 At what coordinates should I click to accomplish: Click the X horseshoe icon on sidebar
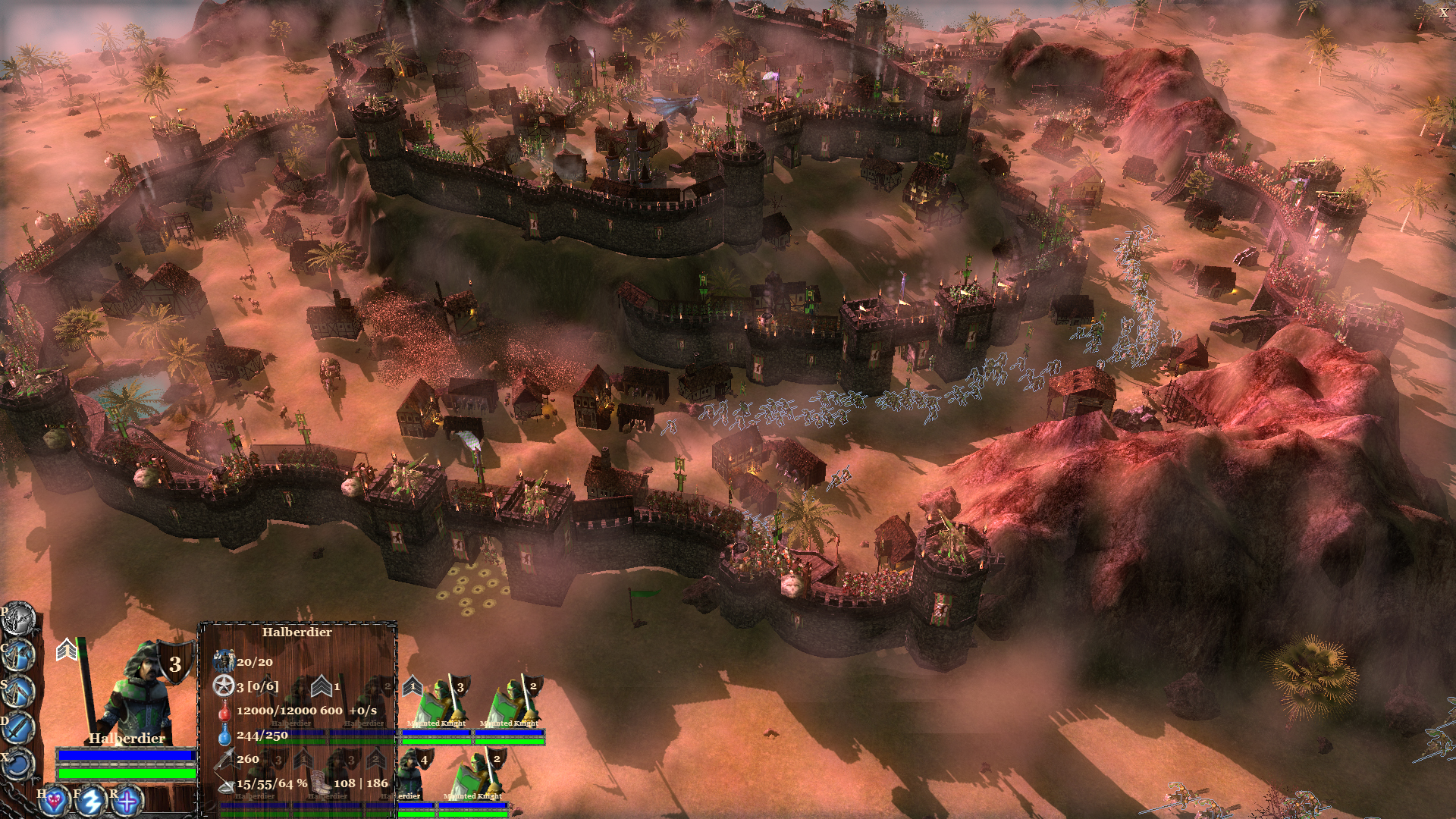click(18, 763)
